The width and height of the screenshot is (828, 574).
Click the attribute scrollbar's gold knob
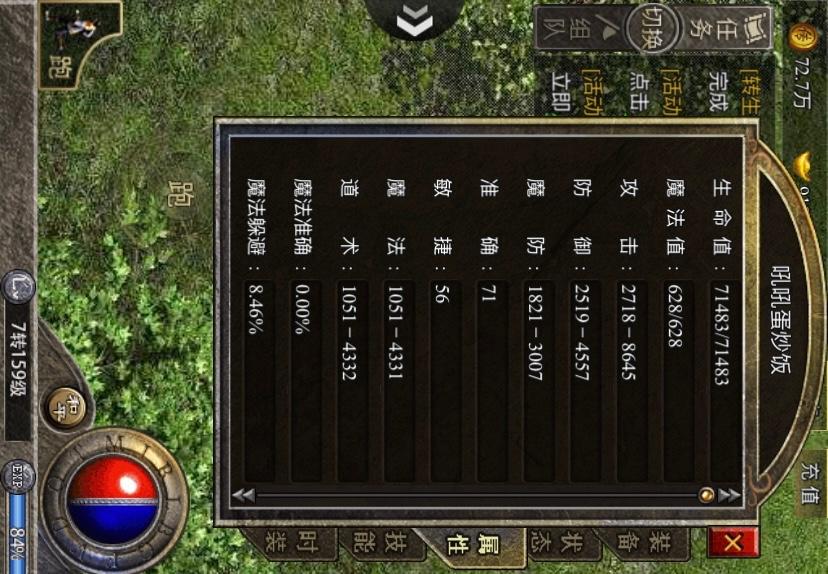click(x=706, y=495)
